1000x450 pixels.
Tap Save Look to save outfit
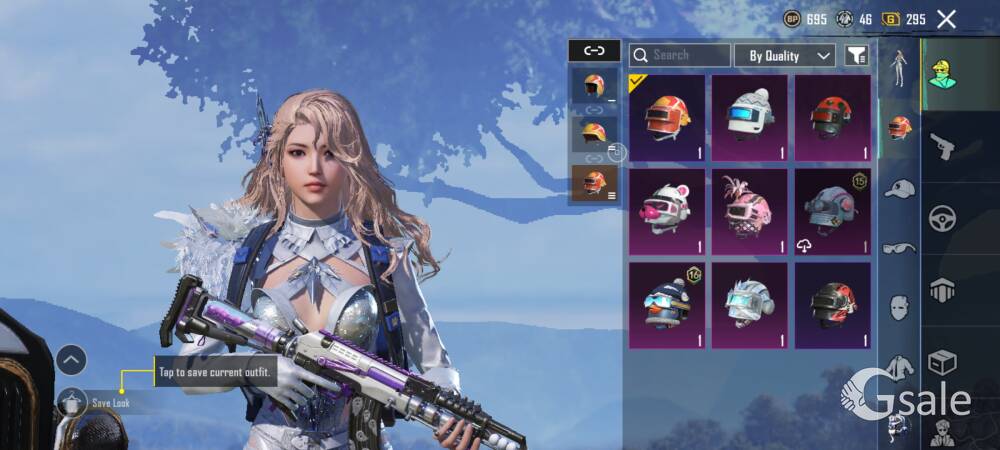(110, 403)
